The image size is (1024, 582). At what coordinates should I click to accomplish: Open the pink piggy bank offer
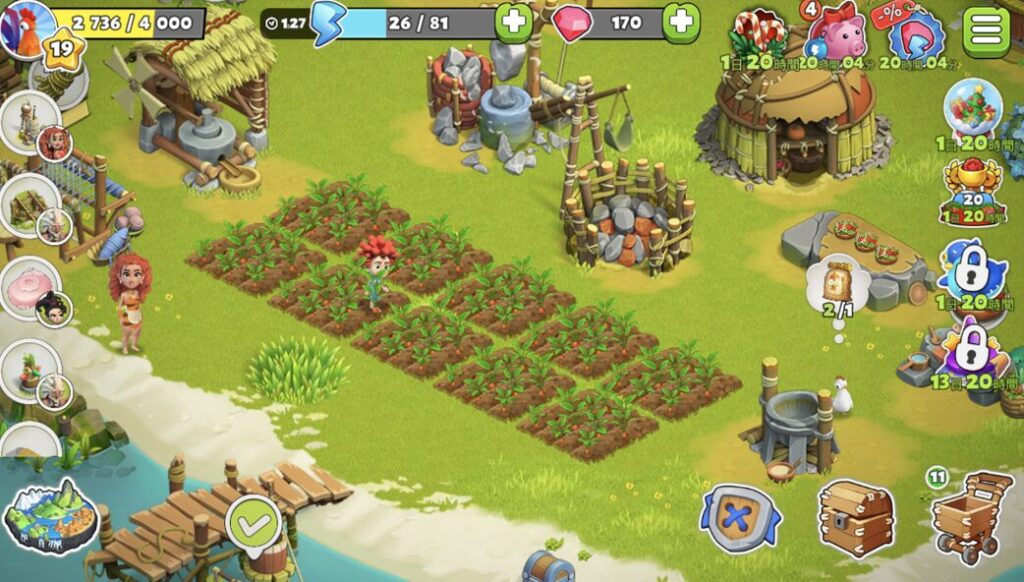[830, 37]
